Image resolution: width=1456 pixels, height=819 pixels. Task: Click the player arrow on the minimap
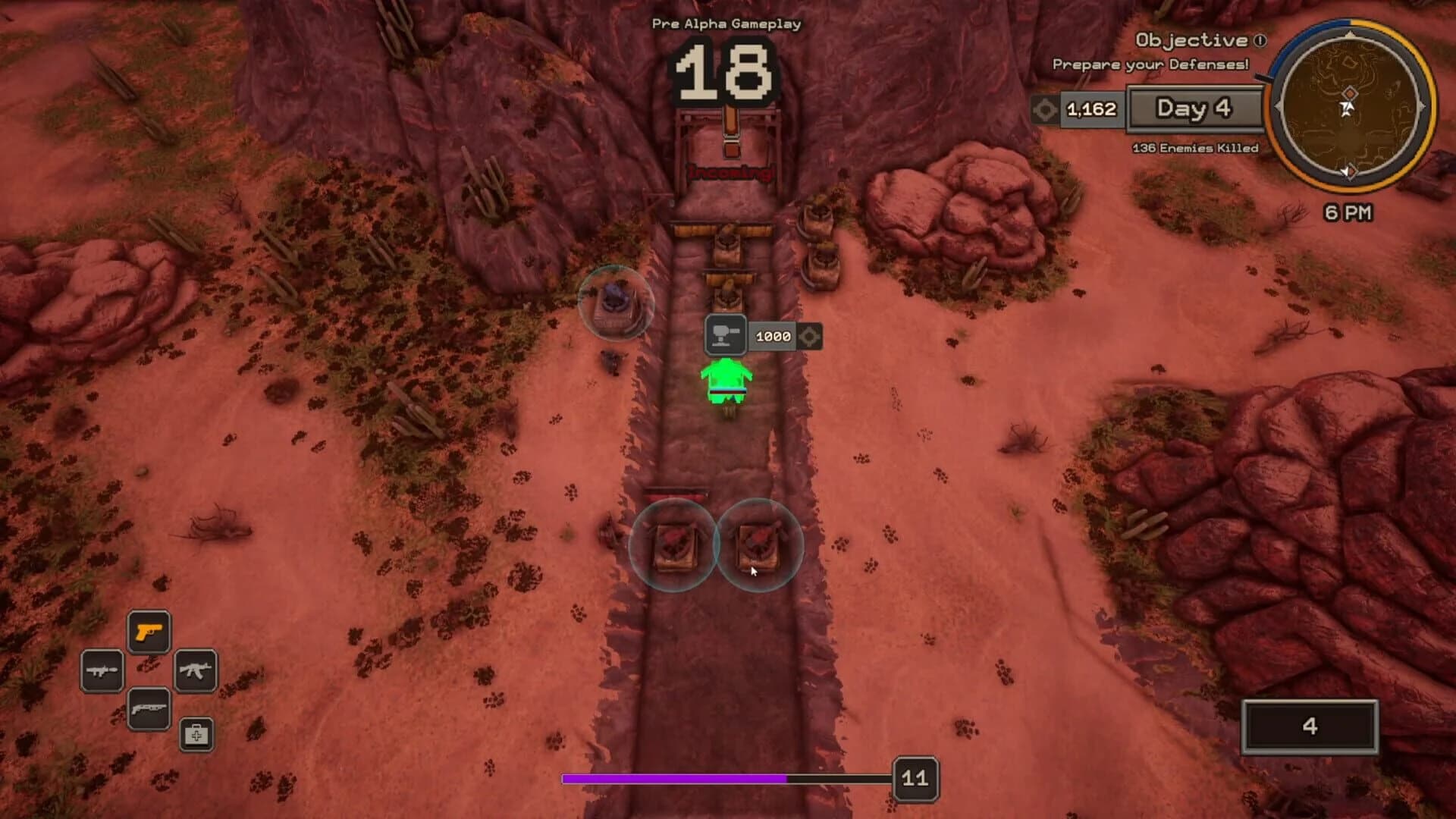click(1348, 108)
